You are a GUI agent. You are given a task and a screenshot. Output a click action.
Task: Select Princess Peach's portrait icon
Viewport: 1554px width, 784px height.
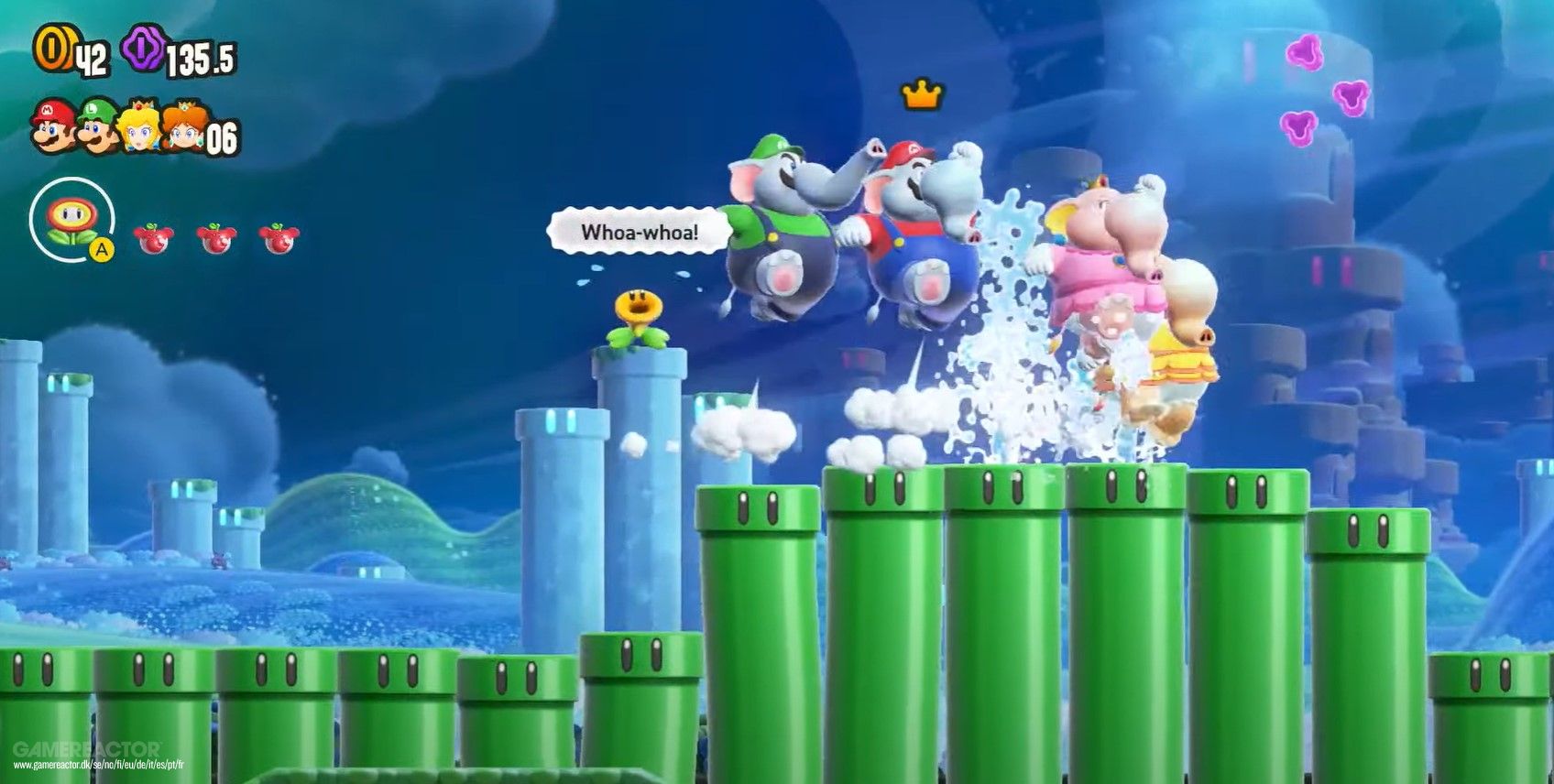click(141, 126)
